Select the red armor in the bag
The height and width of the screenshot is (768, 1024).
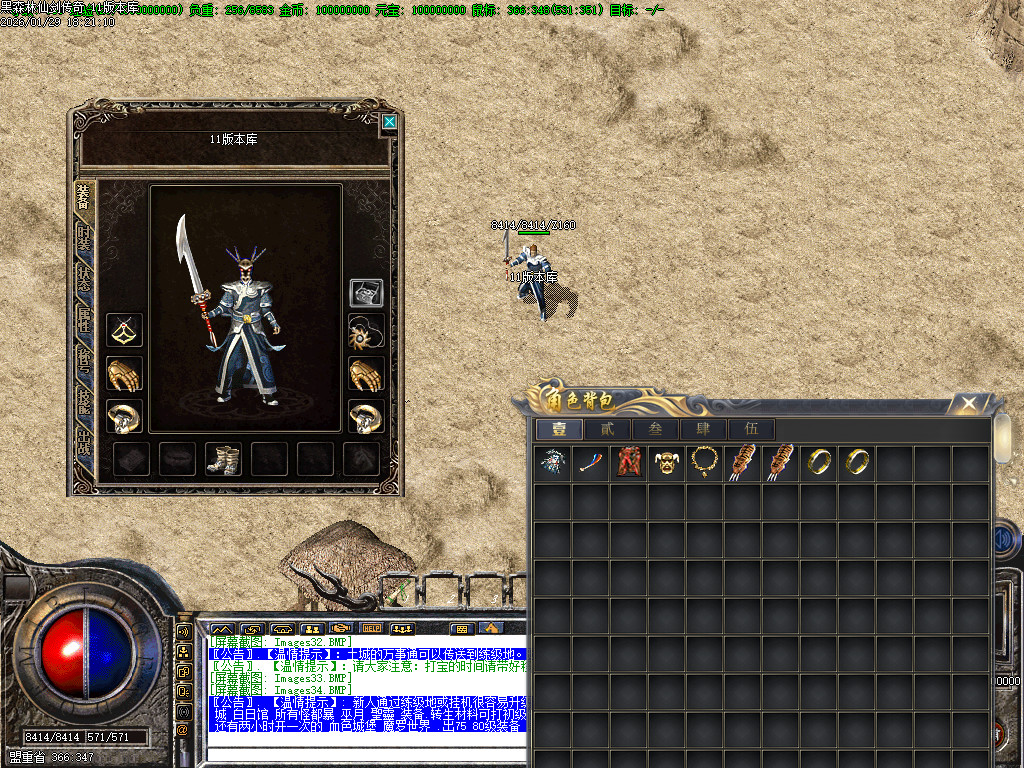pos(629,462)
